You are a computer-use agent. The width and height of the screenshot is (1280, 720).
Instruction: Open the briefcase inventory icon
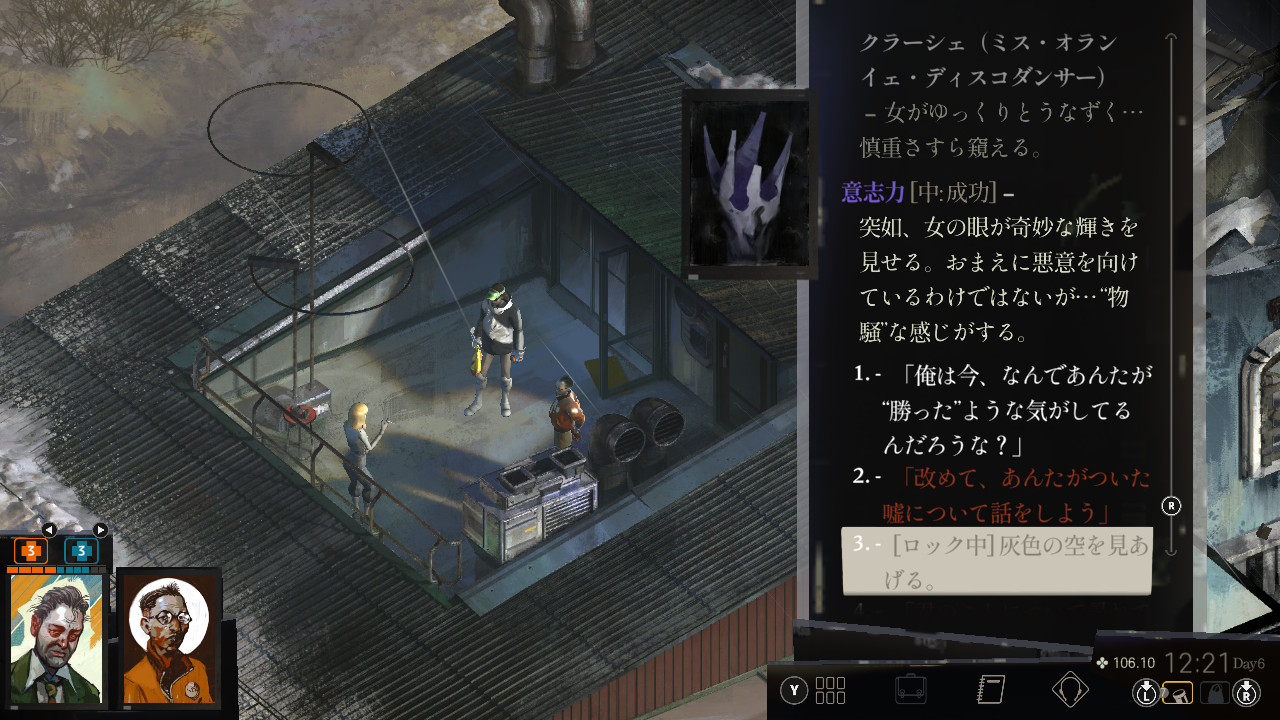910,689
